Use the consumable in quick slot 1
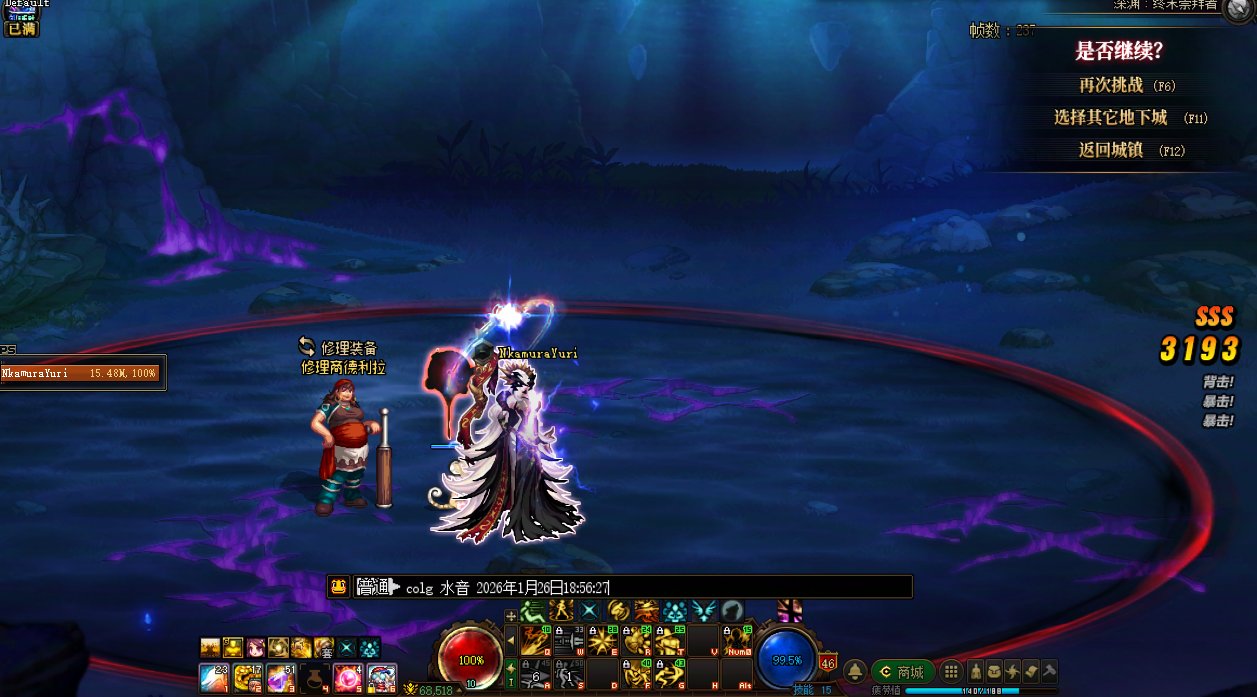The image size is (1257, 697). pyautogui.click(x=213, y=677)
